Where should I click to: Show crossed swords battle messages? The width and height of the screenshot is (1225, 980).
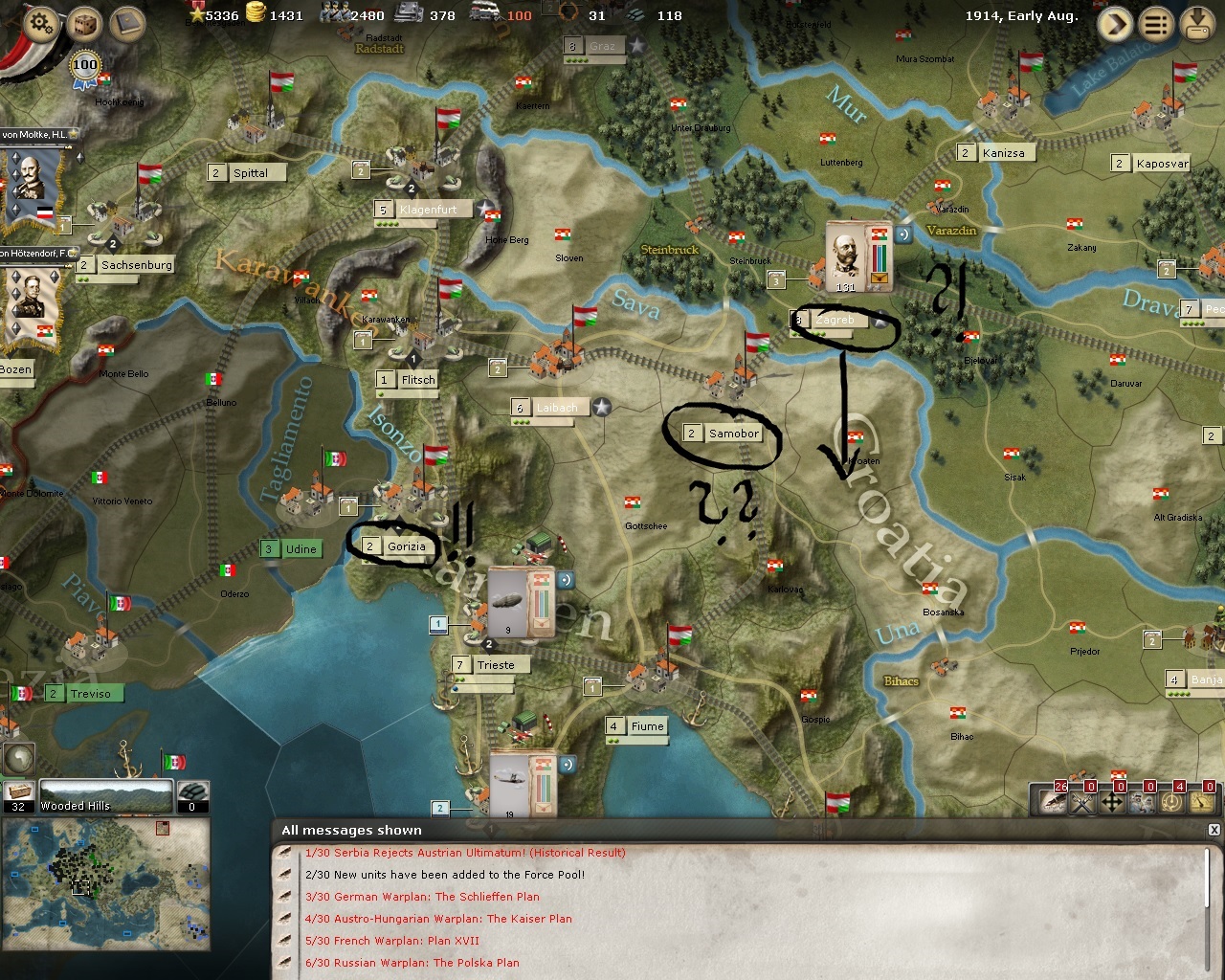[x=1082, y=800]
